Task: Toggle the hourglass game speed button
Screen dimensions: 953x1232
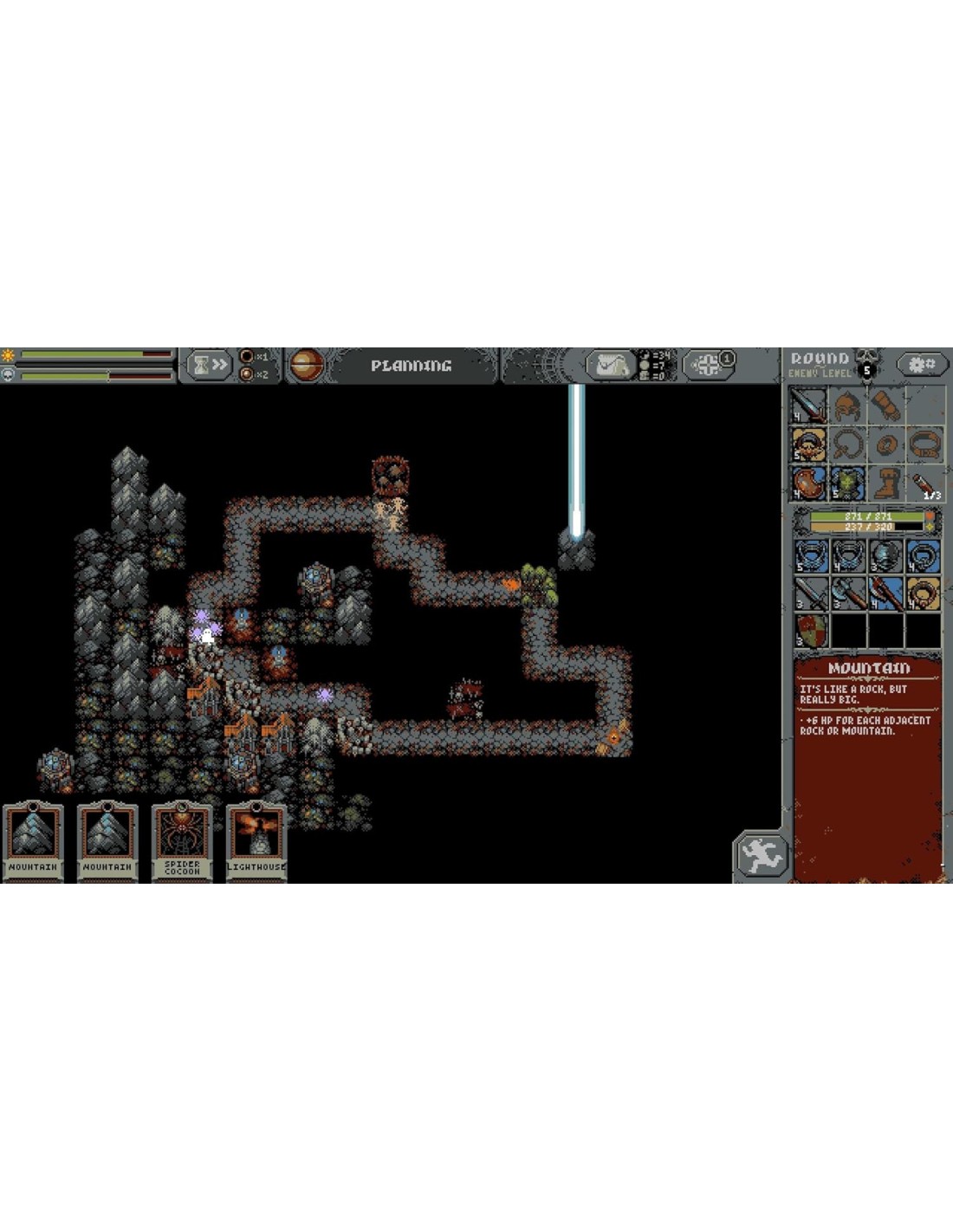Action: coord(208,365)
